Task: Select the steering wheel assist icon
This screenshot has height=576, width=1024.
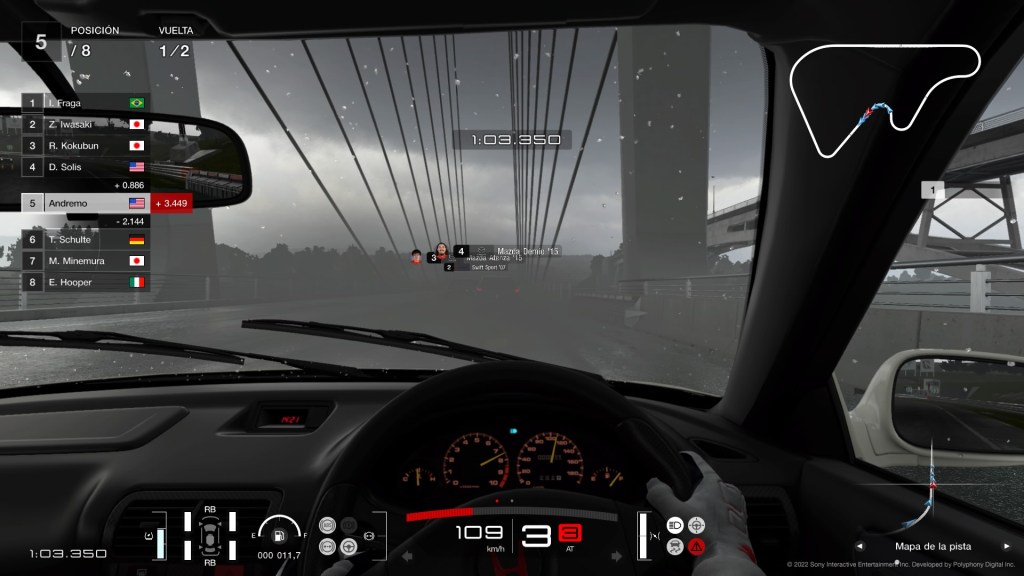Action: [x=349, y=546]
